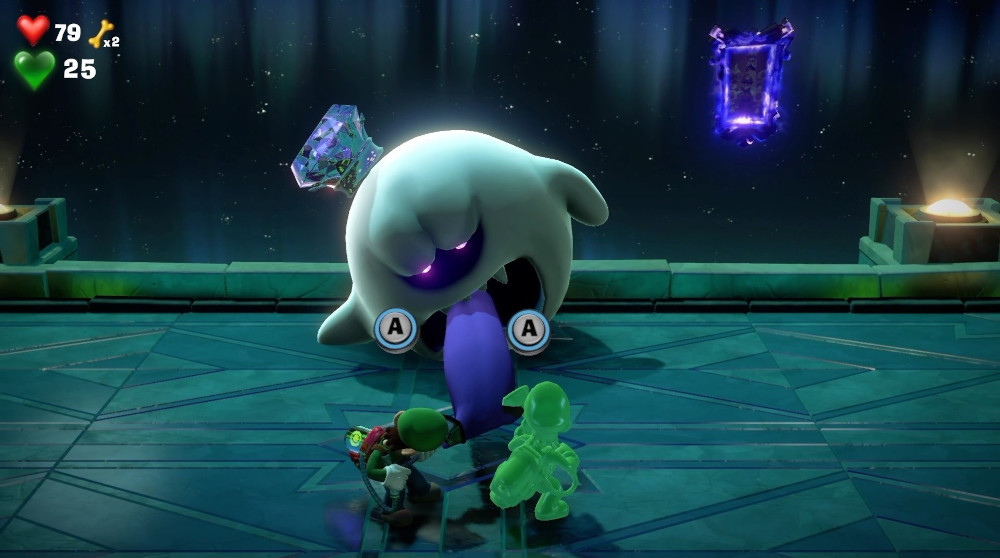Viewport: 1000px width, 558px height.
Task: Select Luigi's red heart icon
Action: pos(33,30)
